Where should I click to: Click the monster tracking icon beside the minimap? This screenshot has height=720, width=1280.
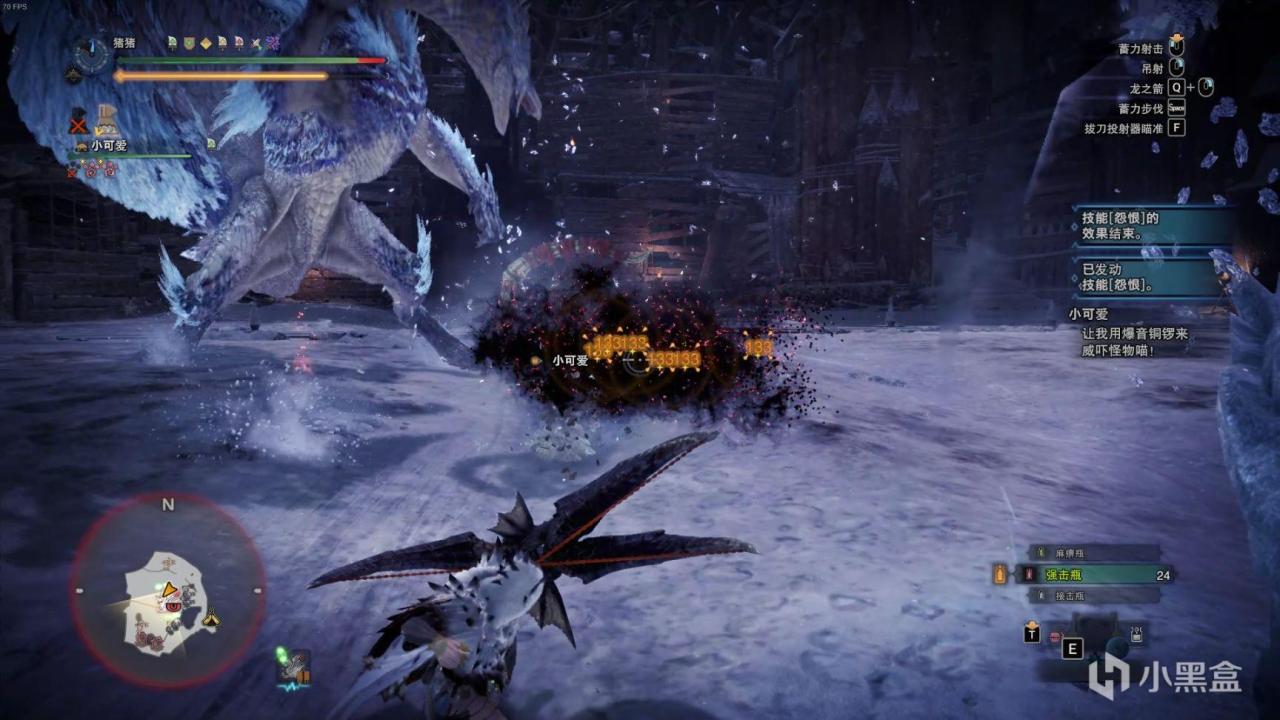pyautogui.click(x=294, y=667)
